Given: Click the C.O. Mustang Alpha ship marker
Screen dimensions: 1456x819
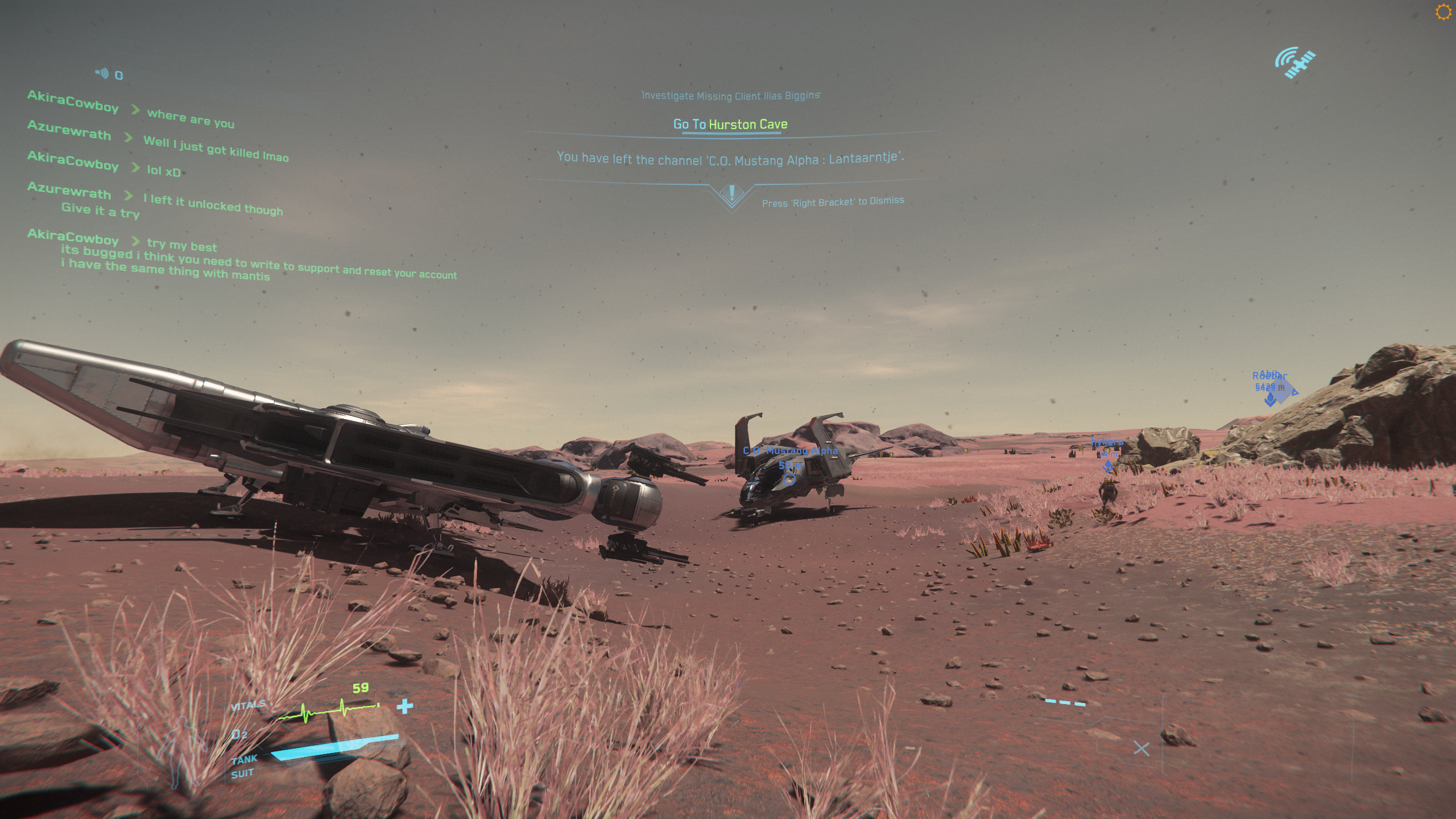Looking at the screenshot, I should click(x=789, y=479).
